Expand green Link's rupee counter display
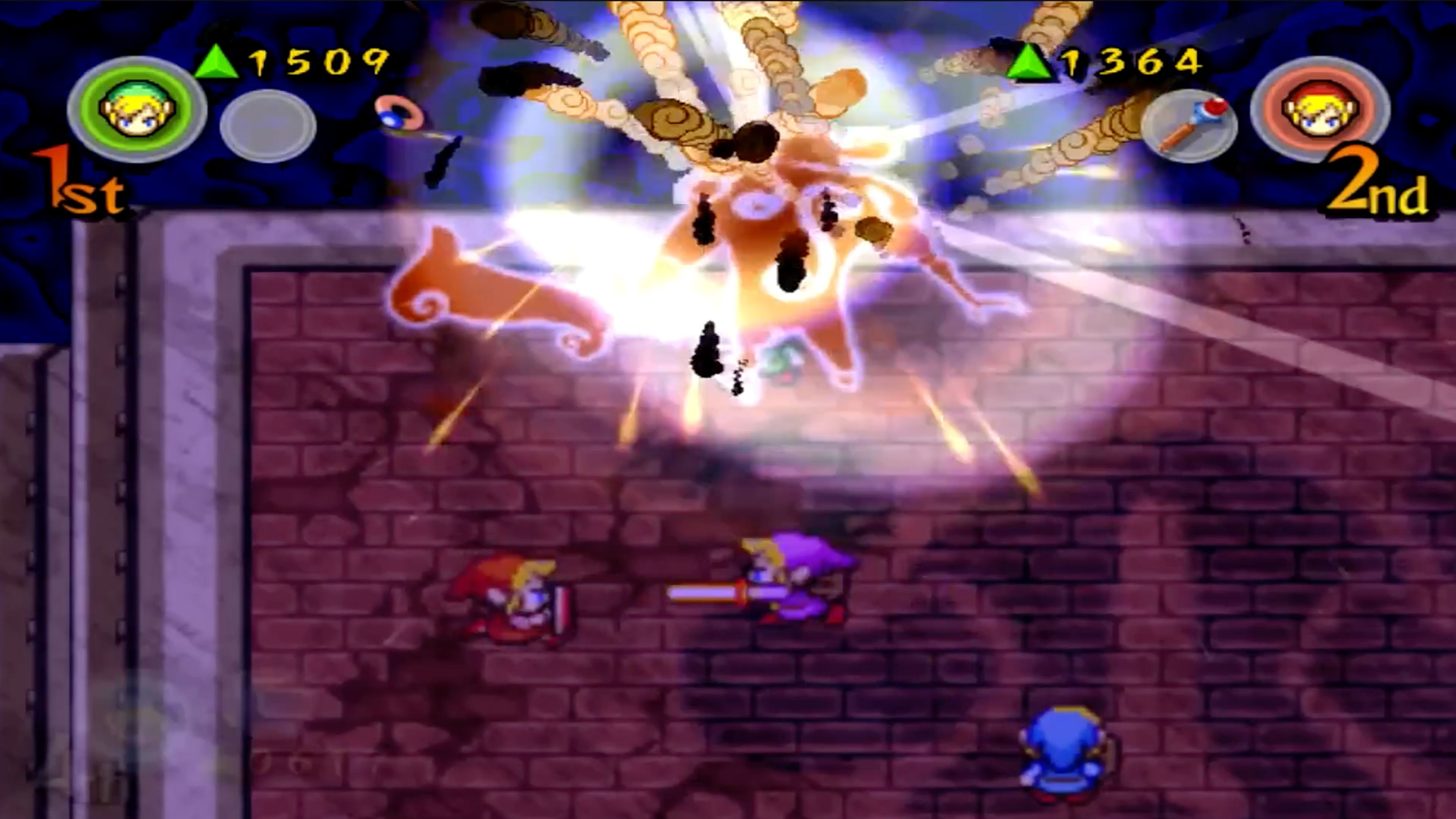1456x819 pixels. 317,60
